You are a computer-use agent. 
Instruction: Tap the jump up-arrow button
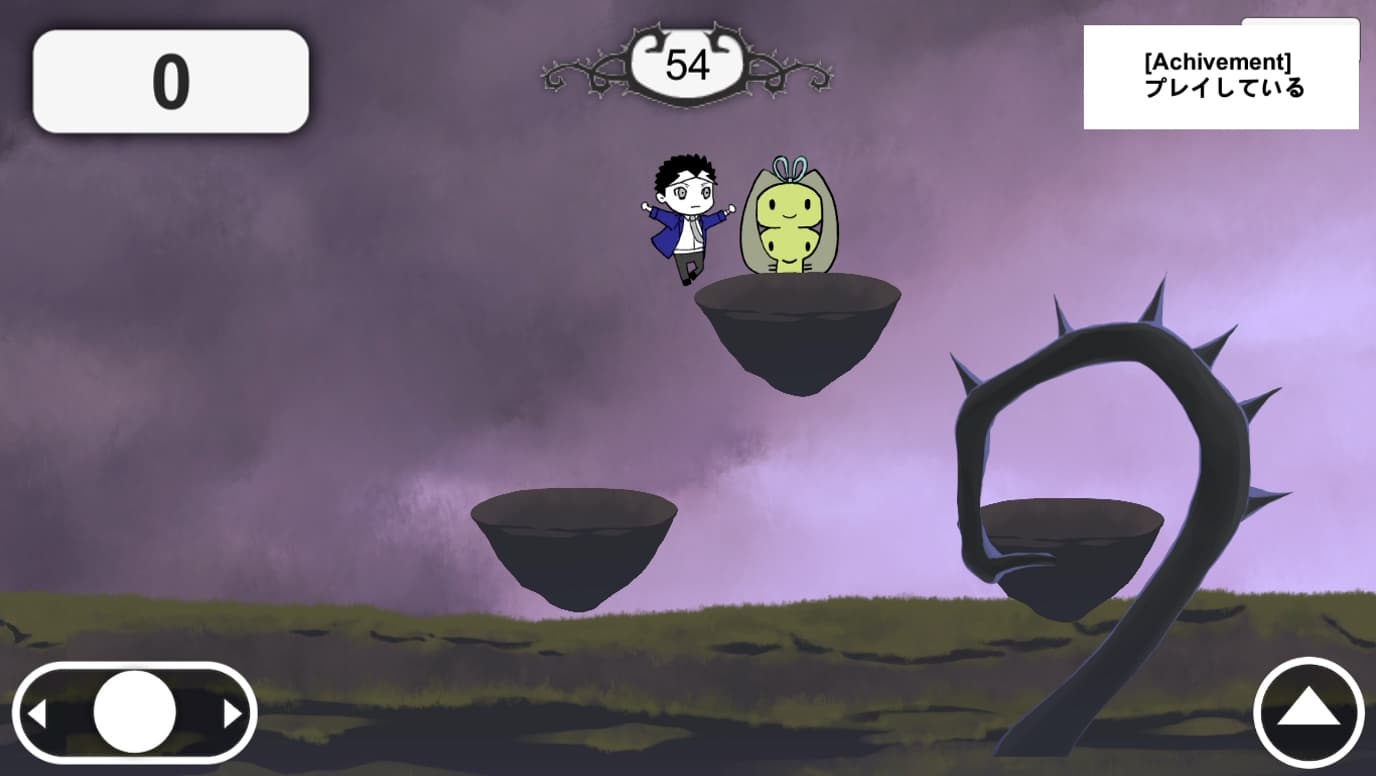[1308, 711]
